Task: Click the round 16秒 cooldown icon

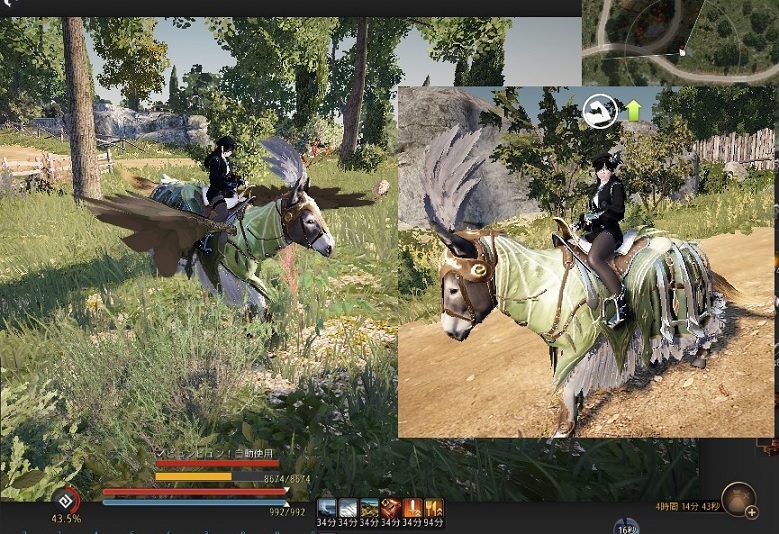Action: [x=626, y=527]
